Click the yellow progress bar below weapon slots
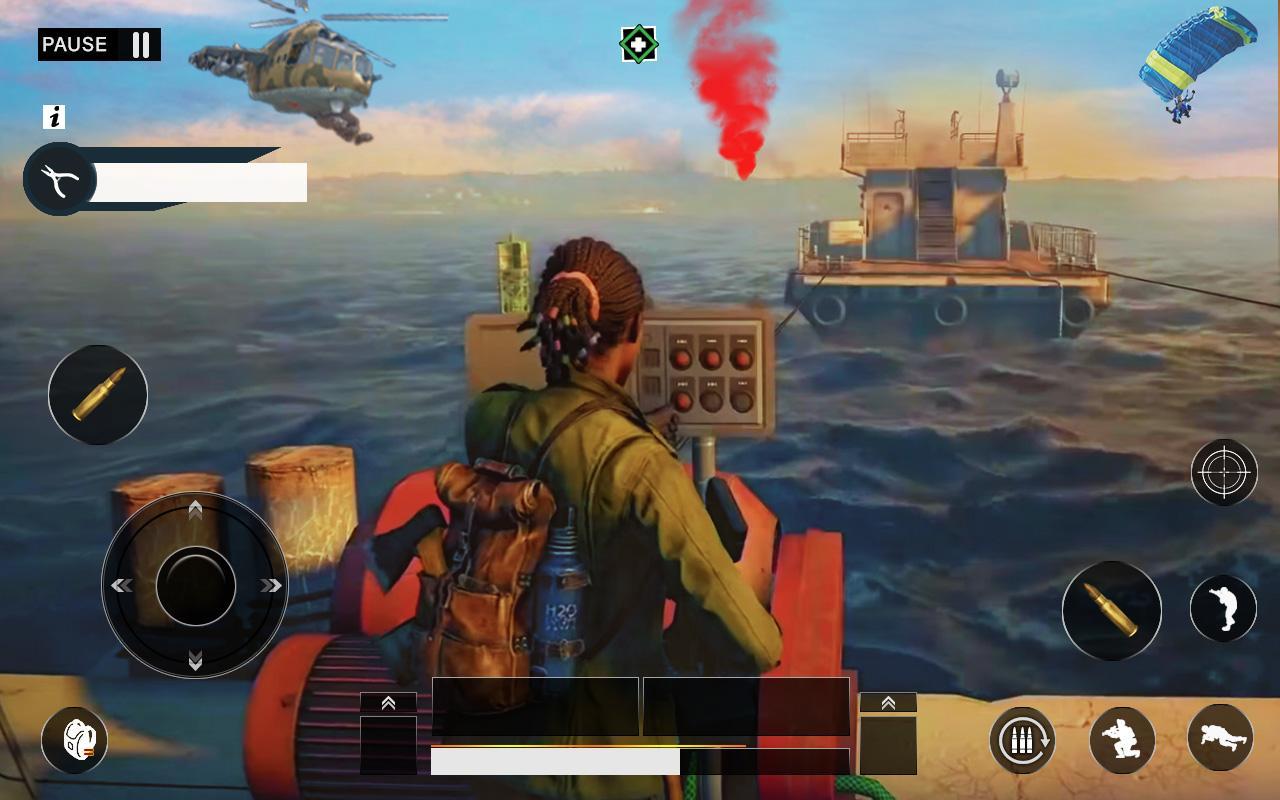Image resolution: width=1280 pixels, height=800 pixels. pyautogui.click(x=590, y=745)
